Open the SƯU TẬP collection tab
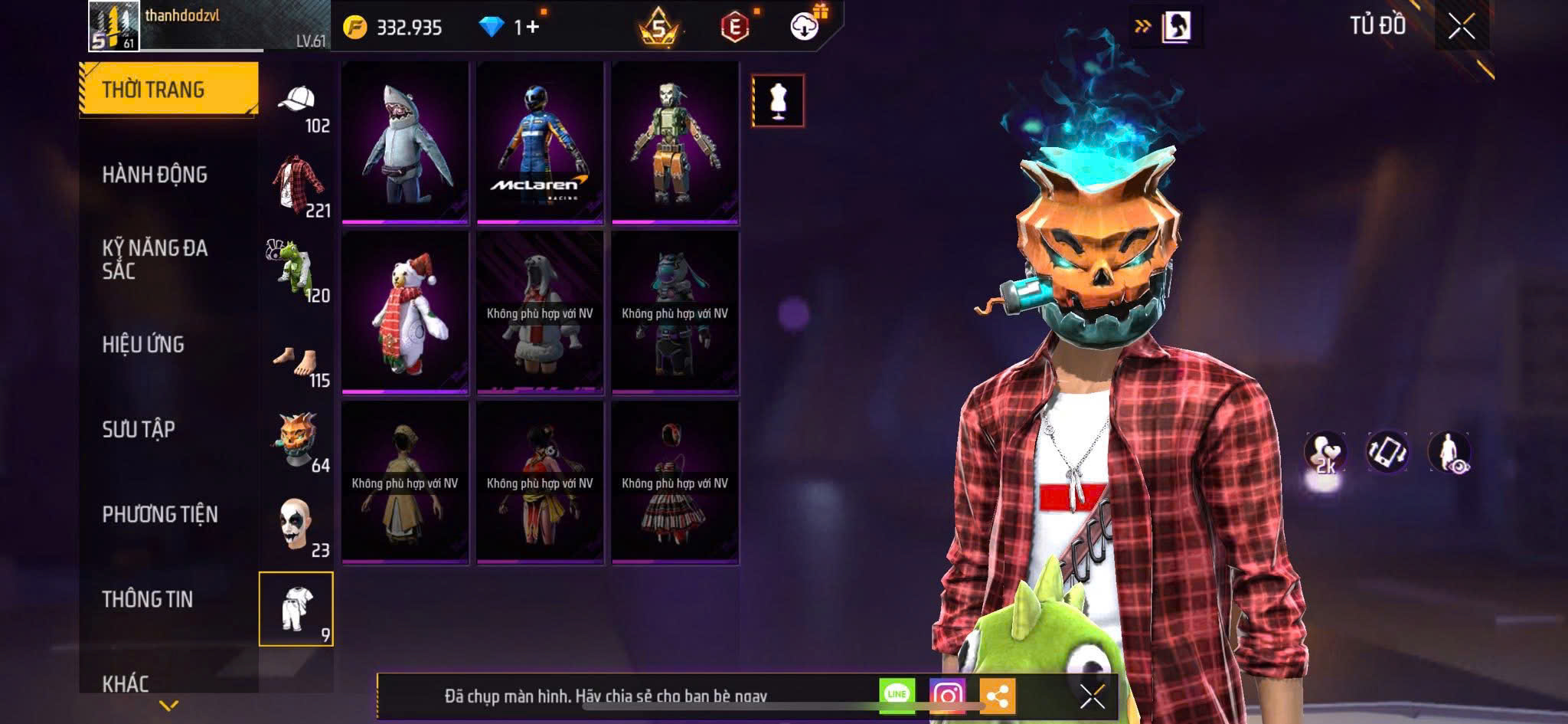 click(139, 429)
